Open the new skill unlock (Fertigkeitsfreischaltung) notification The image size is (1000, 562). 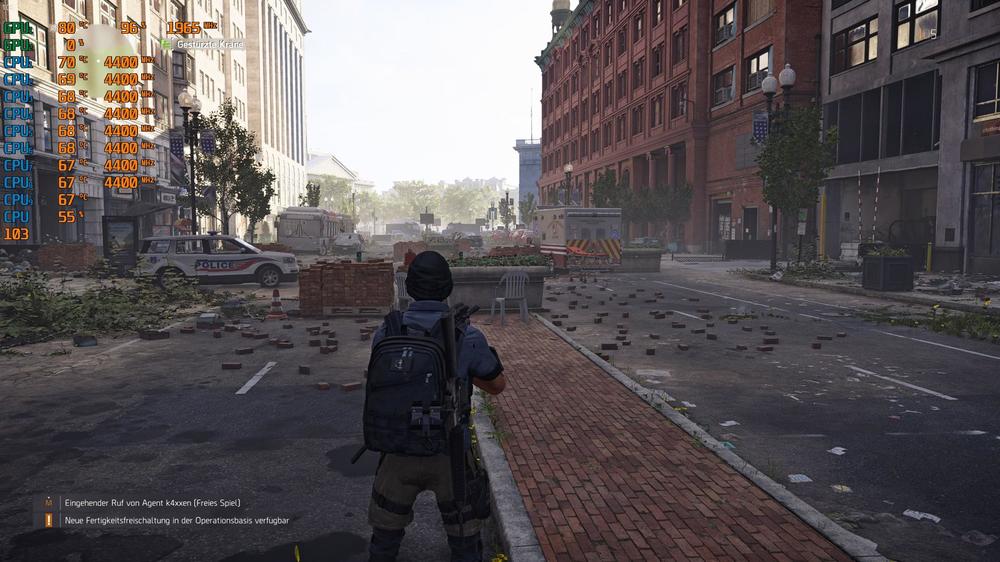tap(176, 521)
